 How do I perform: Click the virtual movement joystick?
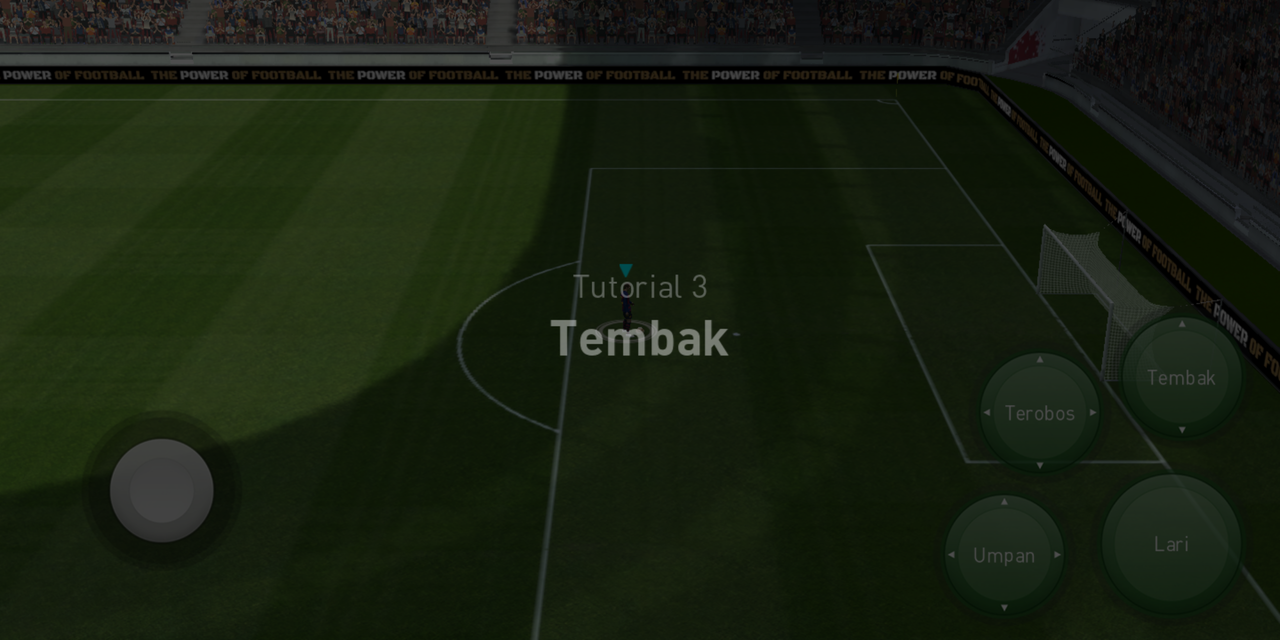[161, 491]
